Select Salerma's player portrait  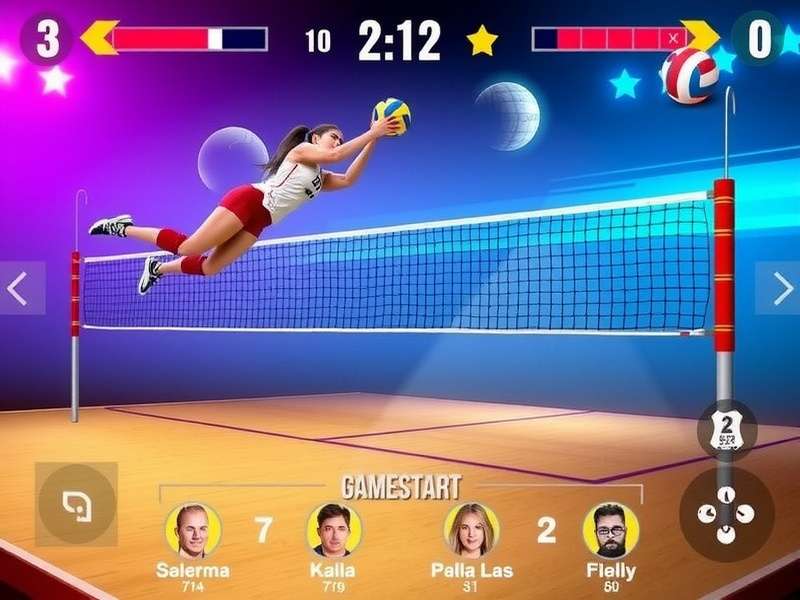tap(193, 530)
